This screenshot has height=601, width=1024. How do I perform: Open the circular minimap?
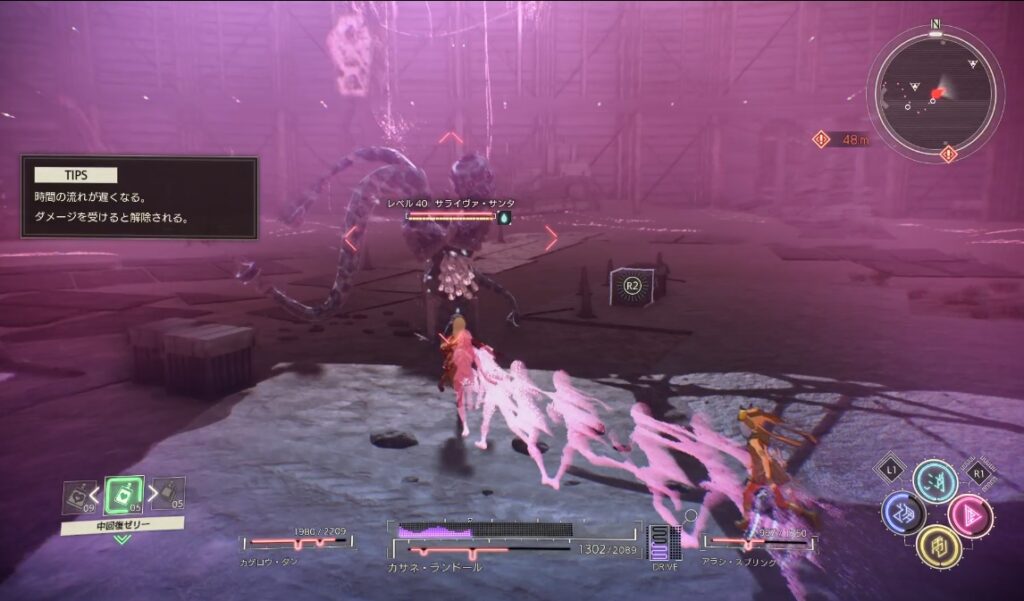pyautogui.click(x=934, y=94)
